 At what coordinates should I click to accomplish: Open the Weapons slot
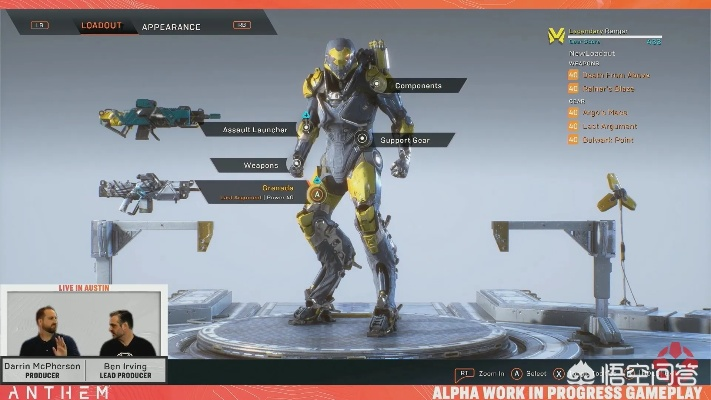[261, 165]
